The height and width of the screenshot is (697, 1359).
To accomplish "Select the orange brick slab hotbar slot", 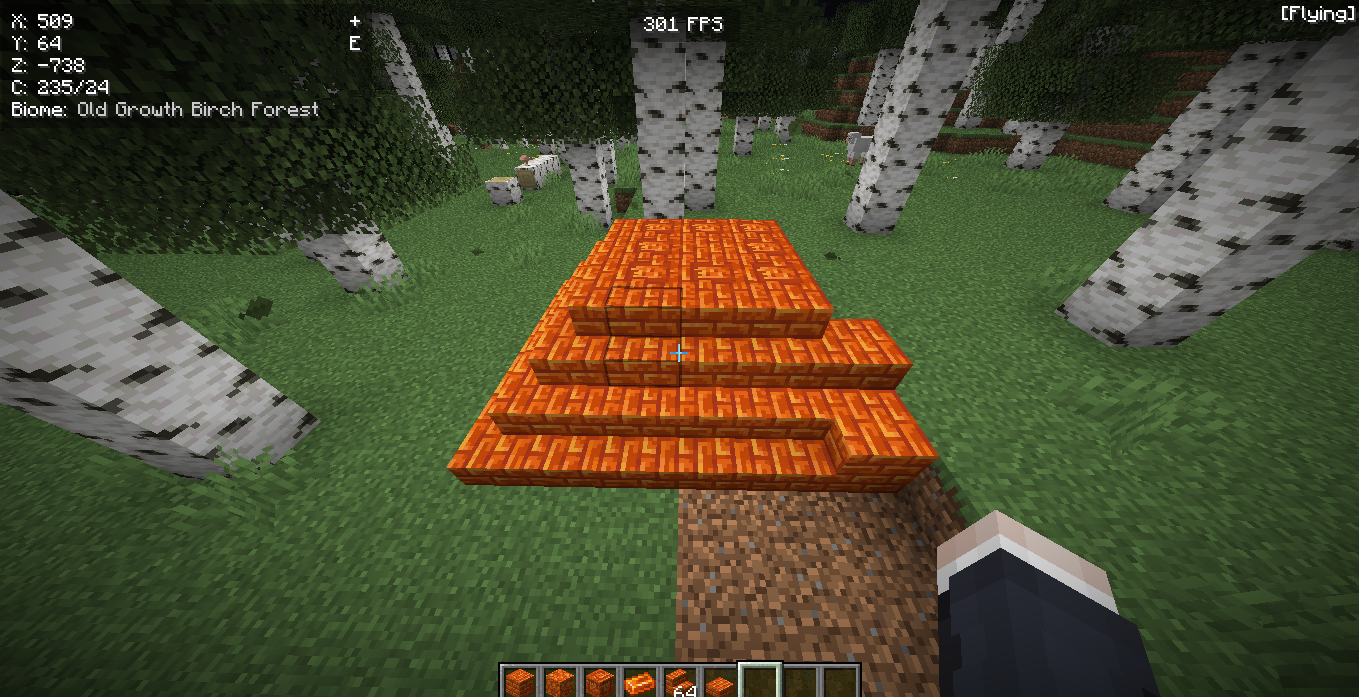I will [719, 685].
